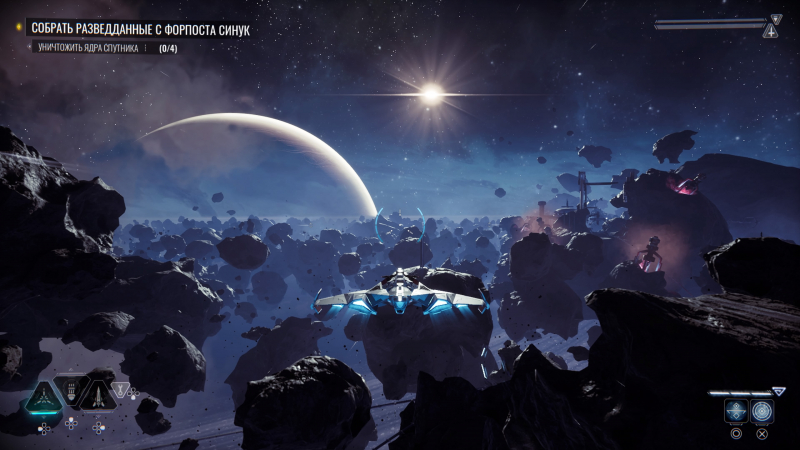Select the rocket missile weapon slot
Image resolution: width=800 pixels, height=450 pixels.
[98, 395]
